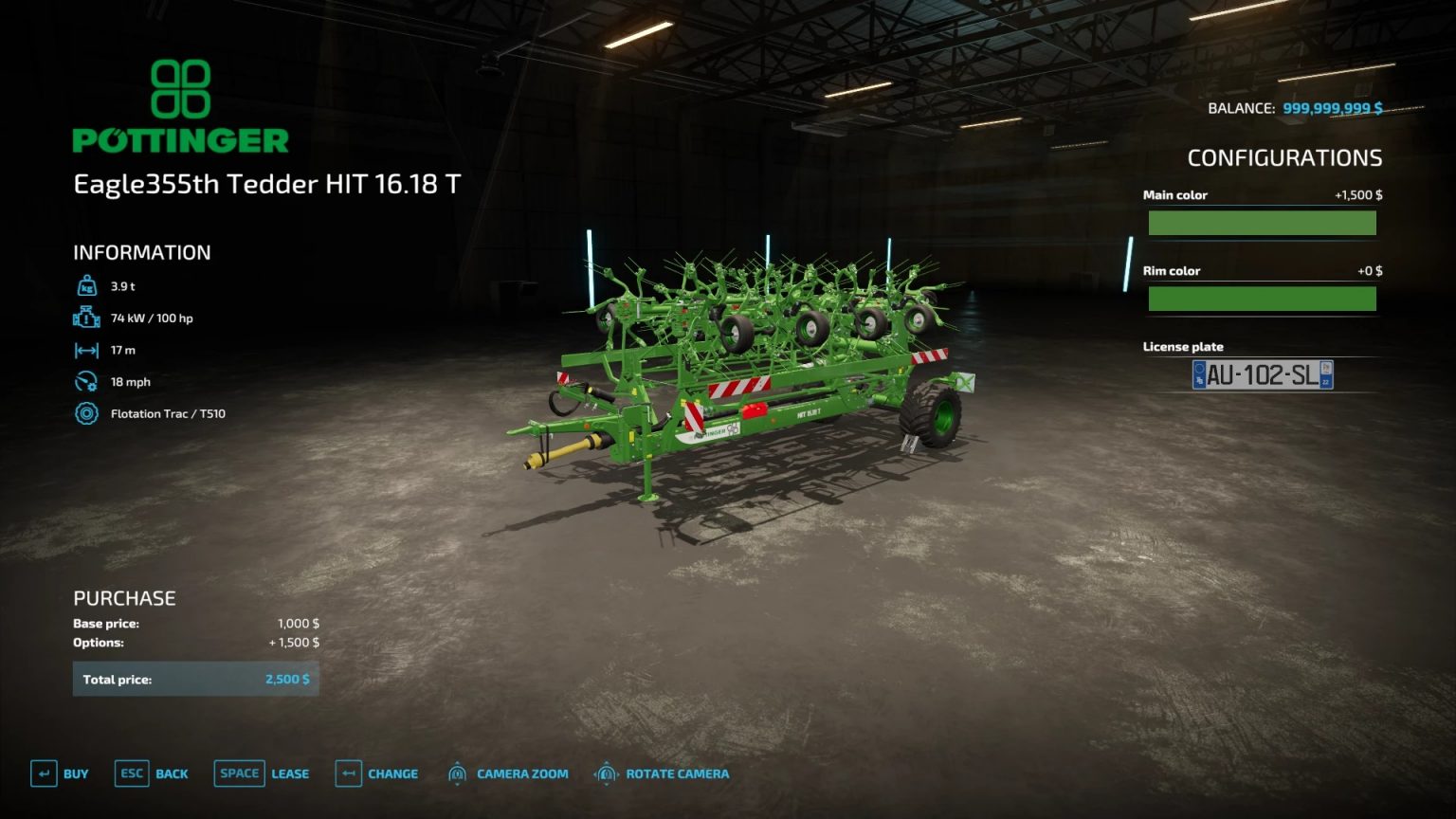Click the AU-102-SL license plate field
The image size is (1456, 819).
[1262, 374]
